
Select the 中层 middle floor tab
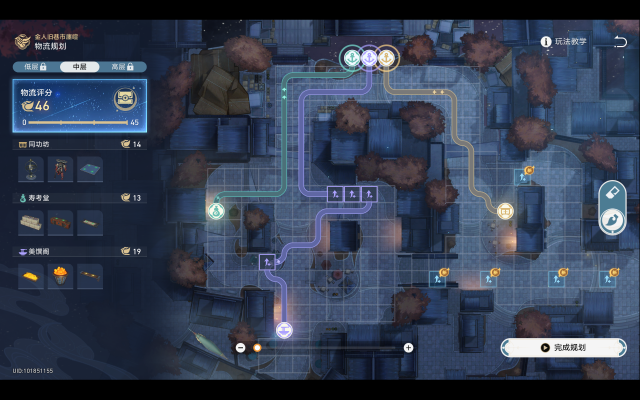tap(79, 66)
